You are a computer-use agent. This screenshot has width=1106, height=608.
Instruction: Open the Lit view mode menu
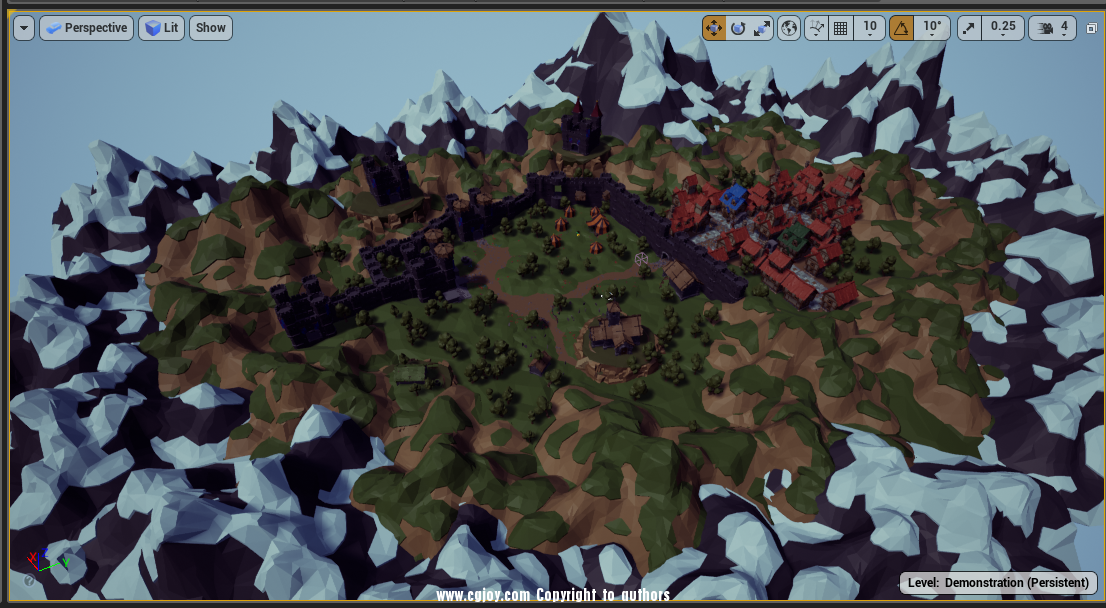tap(161, 28)
